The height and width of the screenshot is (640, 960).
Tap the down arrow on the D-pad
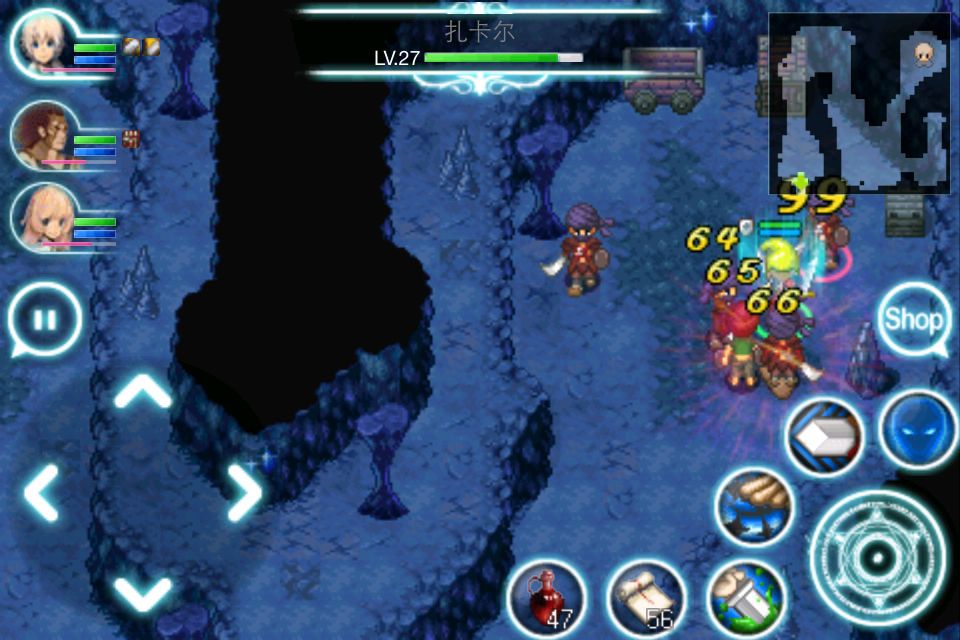point(143,592)
